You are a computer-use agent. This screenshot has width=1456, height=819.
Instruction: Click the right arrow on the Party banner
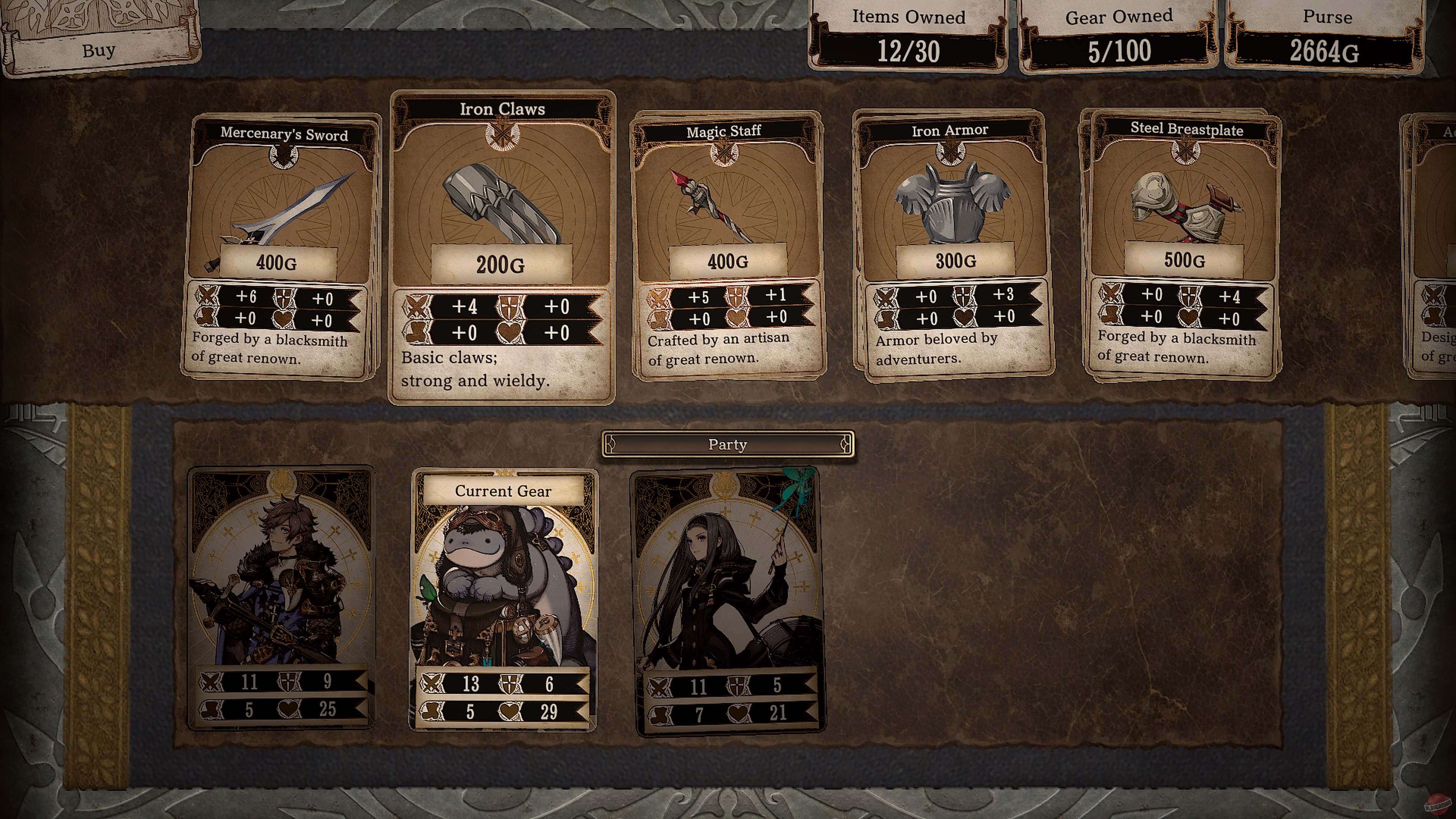pos(845,445)
